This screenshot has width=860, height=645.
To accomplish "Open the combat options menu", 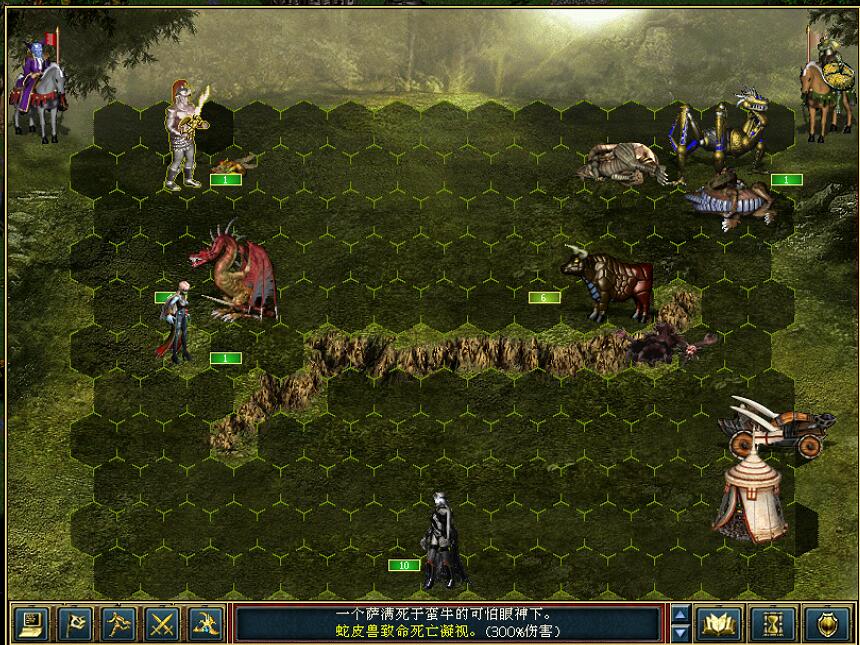I will pos(32,624).
